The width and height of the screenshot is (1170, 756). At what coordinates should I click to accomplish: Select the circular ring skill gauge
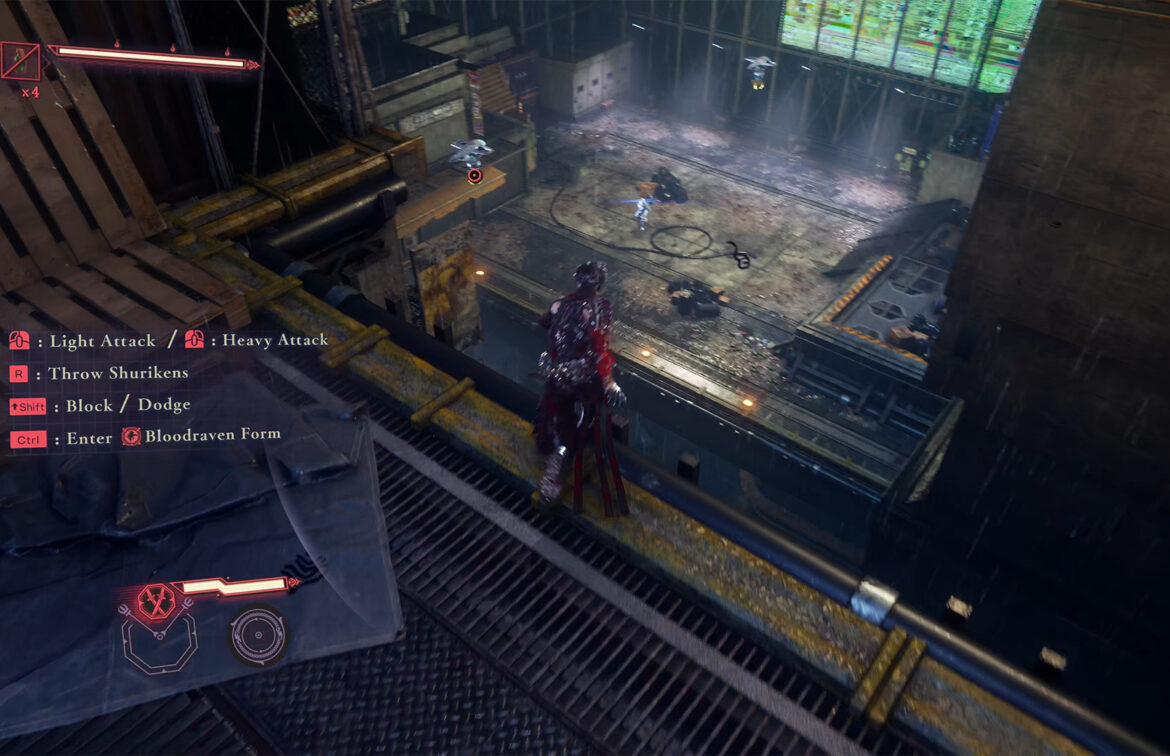[x=257, y=636]
